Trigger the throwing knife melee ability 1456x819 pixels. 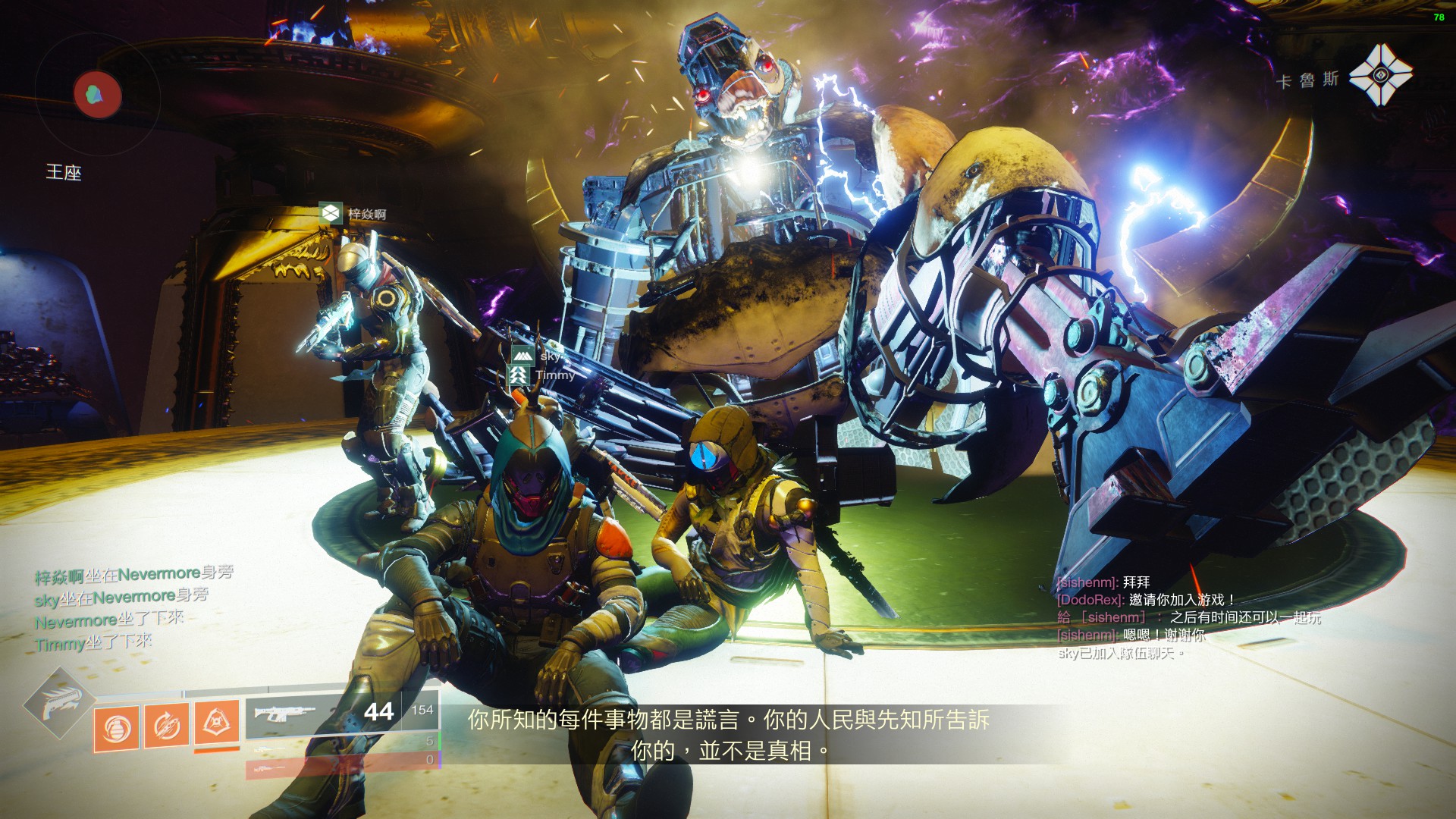click(x=167, y=727)
